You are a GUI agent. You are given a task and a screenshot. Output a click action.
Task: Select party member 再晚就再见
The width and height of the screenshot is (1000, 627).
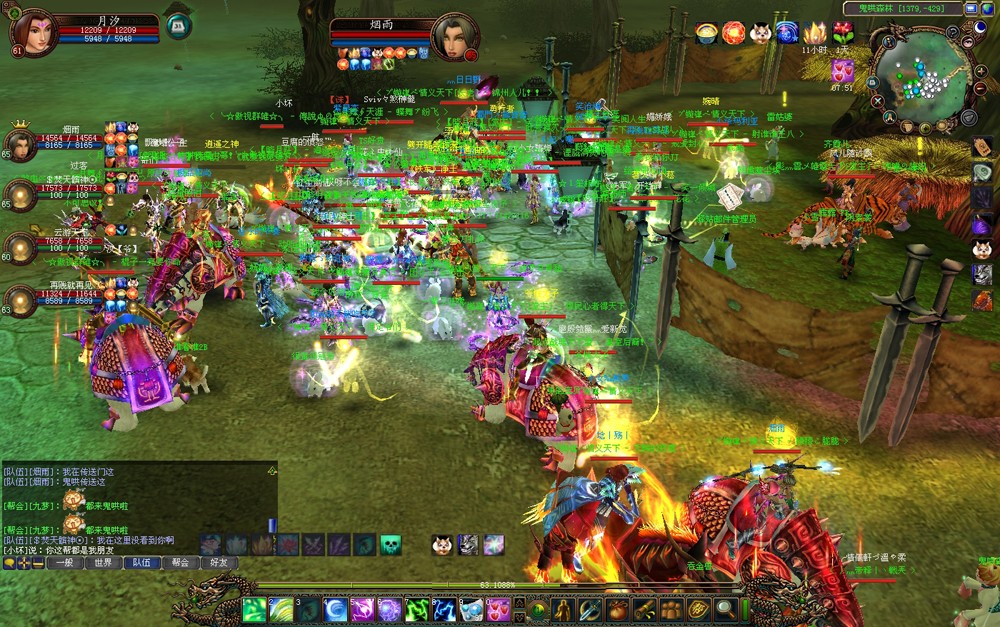(x=20, y=300)
